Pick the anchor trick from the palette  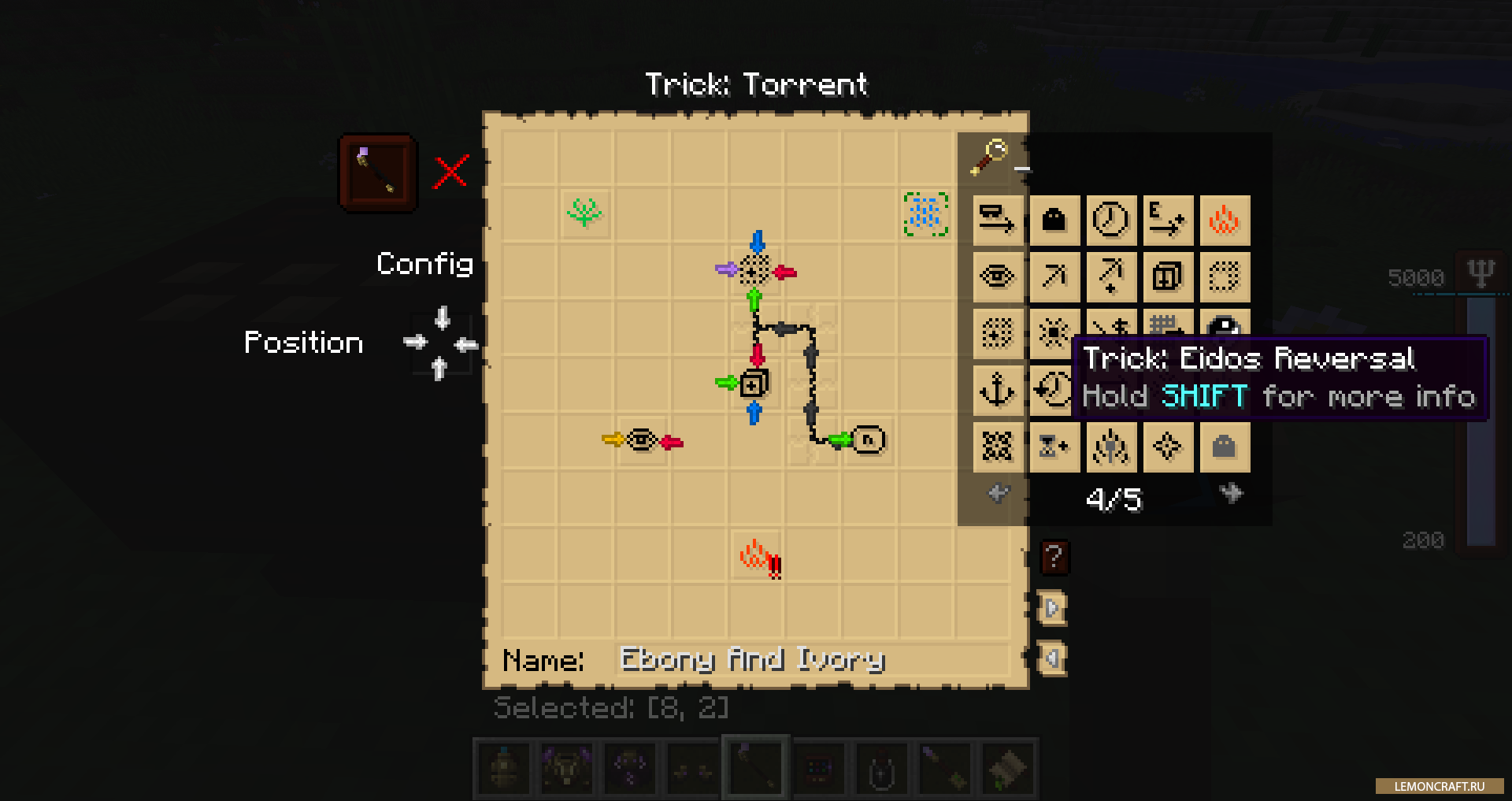click(997, 390)
